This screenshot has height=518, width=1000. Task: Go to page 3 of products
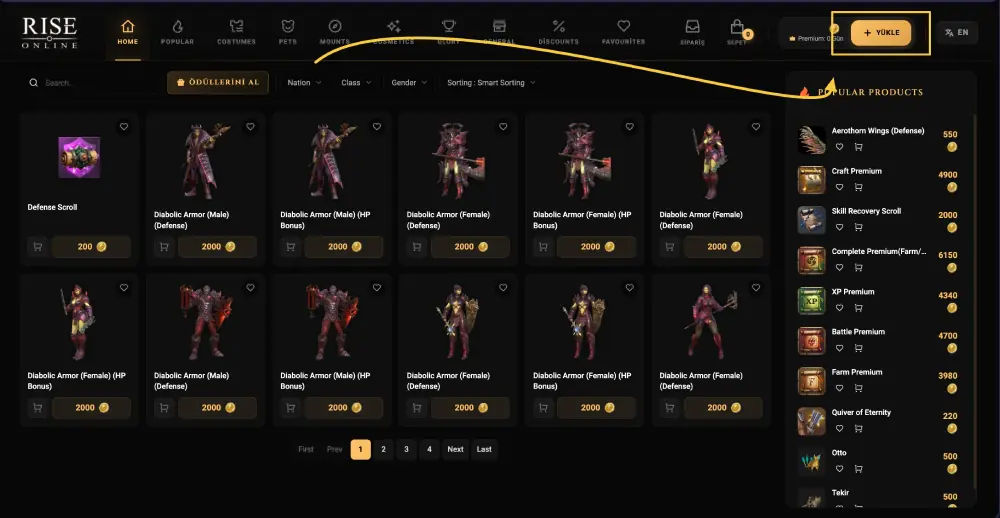tap(406, 449)
